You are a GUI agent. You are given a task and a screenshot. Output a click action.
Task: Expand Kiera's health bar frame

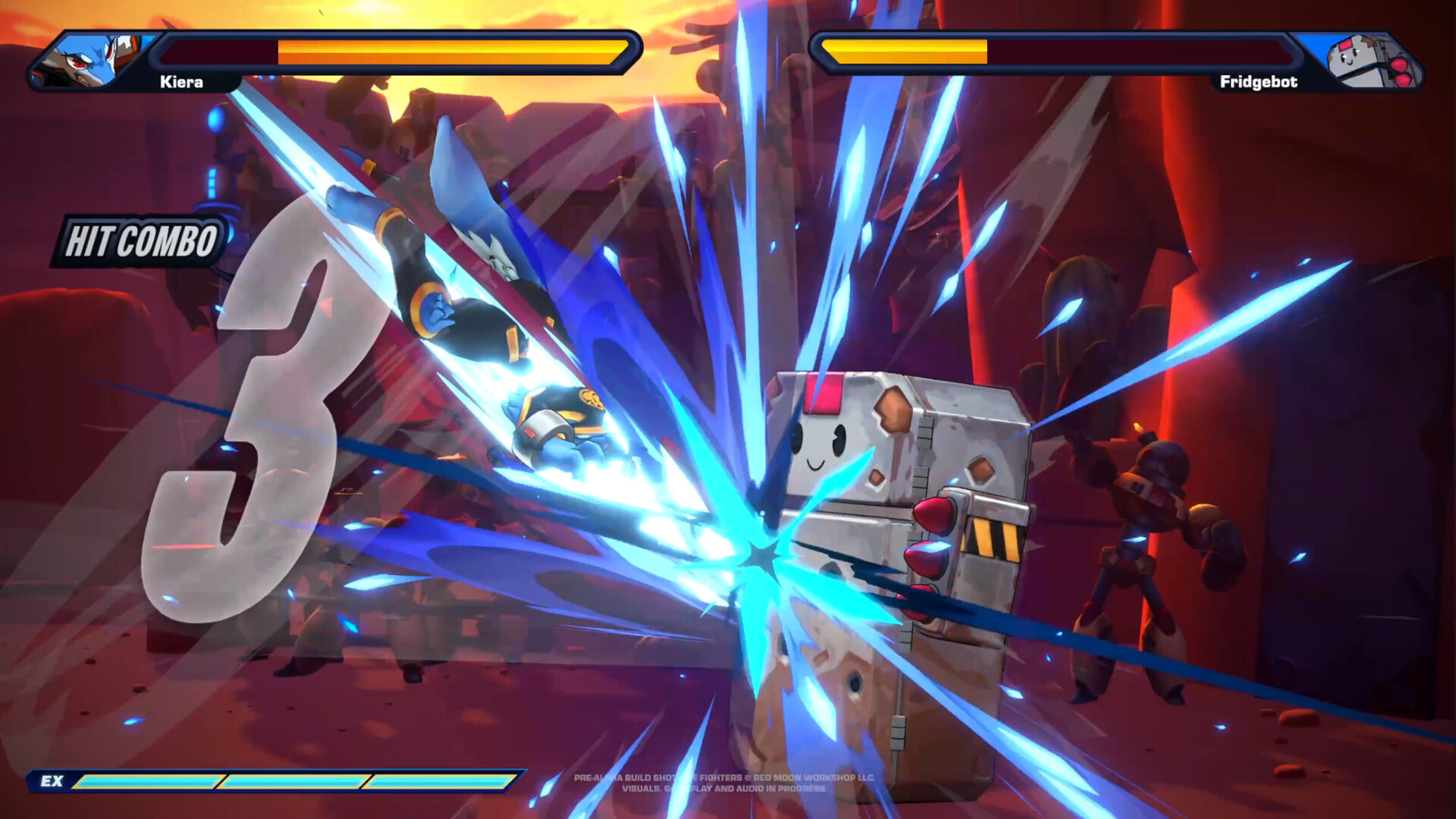(x=394, y=51)
